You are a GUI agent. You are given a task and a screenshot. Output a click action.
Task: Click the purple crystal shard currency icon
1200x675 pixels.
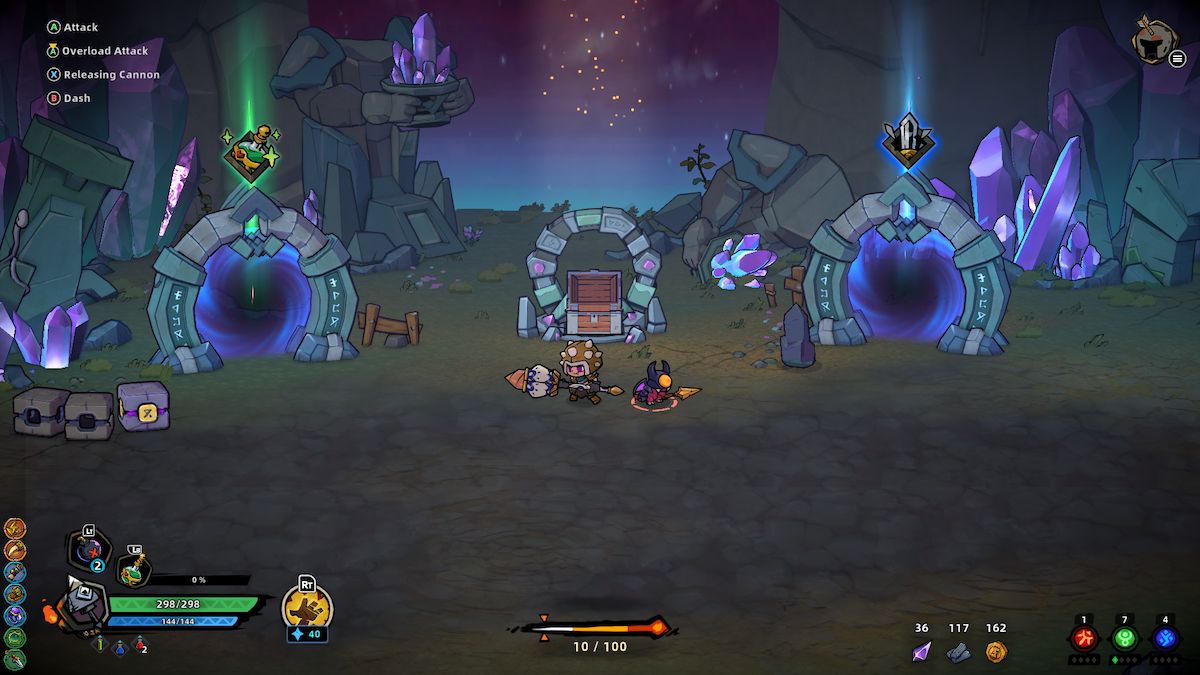(x=921, y=652)
